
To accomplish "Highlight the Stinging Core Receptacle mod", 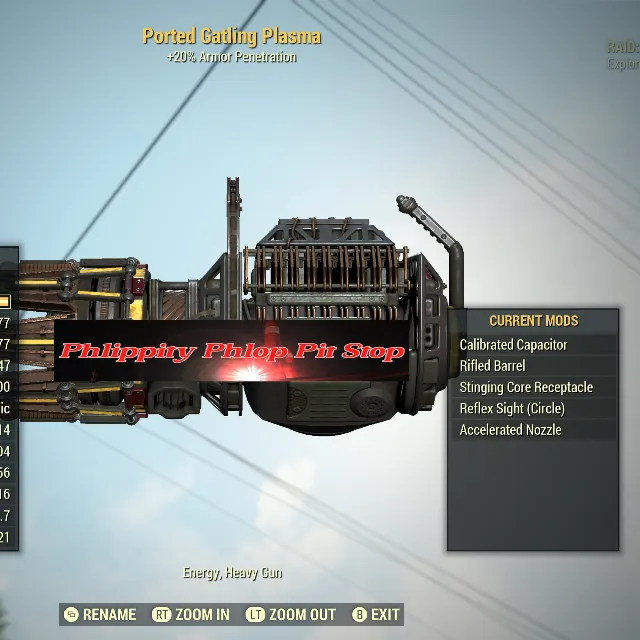I will coord(526,387).
